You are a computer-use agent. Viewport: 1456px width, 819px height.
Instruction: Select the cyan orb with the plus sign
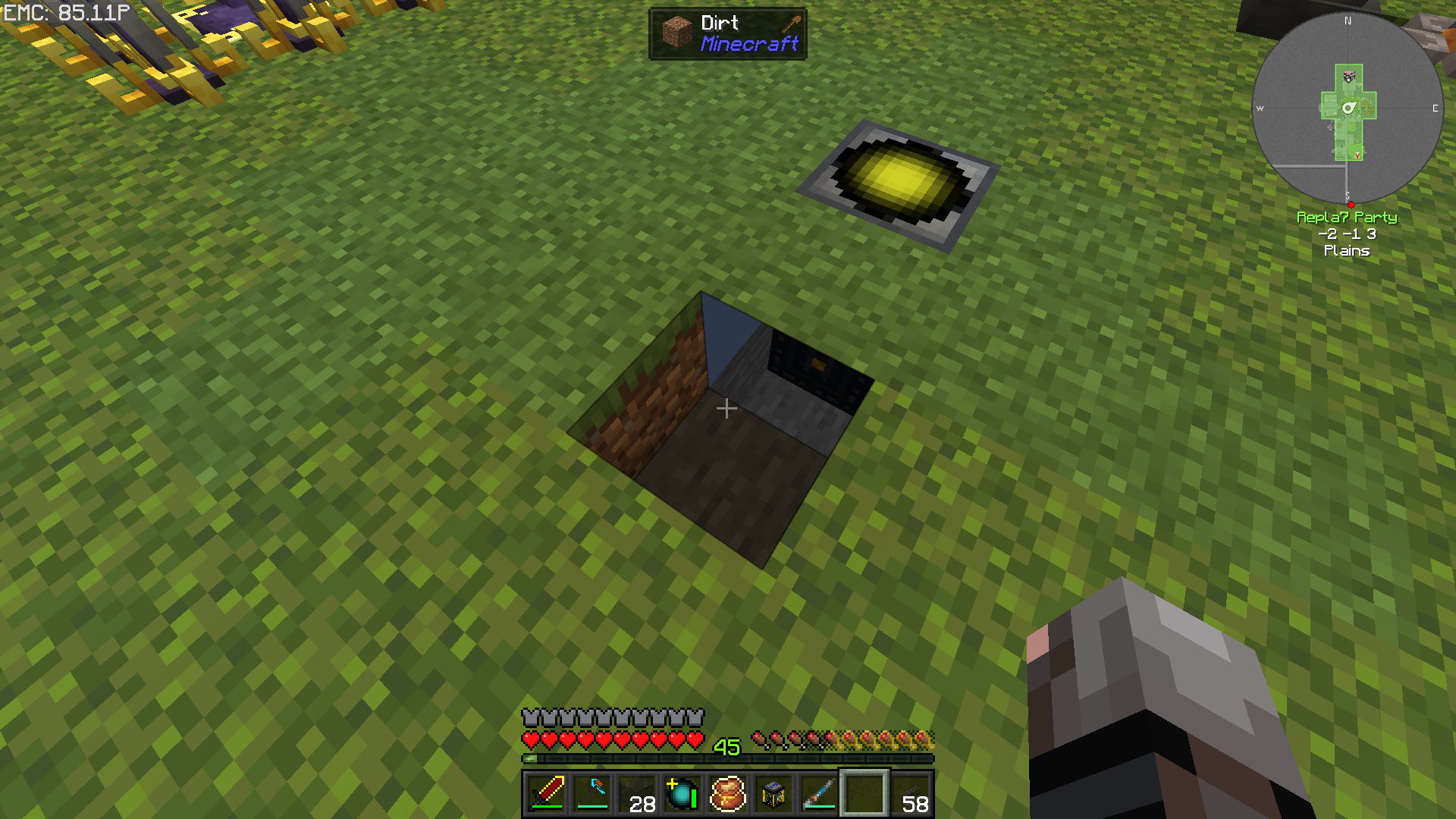[x=681, y=795]
